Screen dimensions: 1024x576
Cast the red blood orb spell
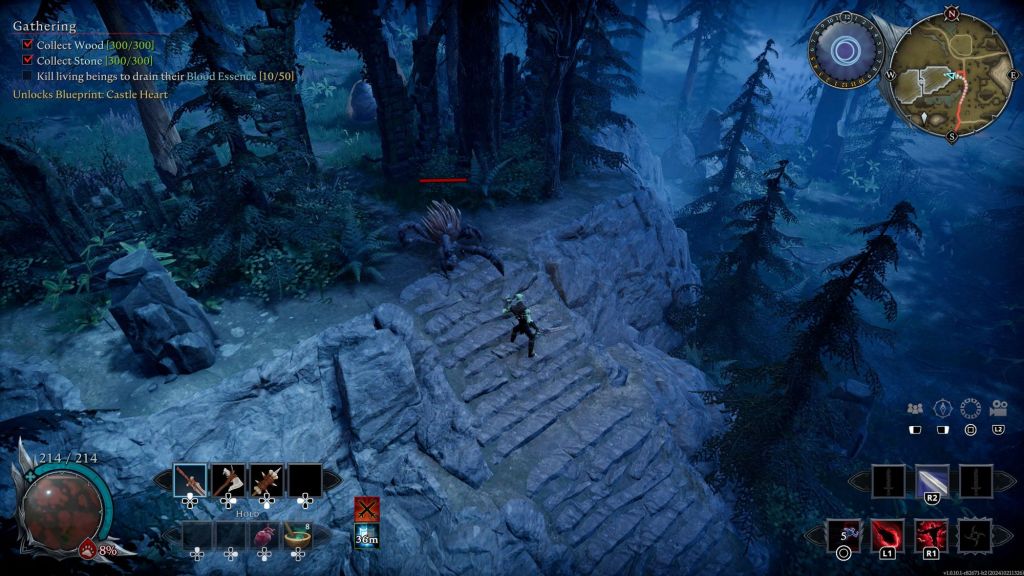(x=888, y=535)
